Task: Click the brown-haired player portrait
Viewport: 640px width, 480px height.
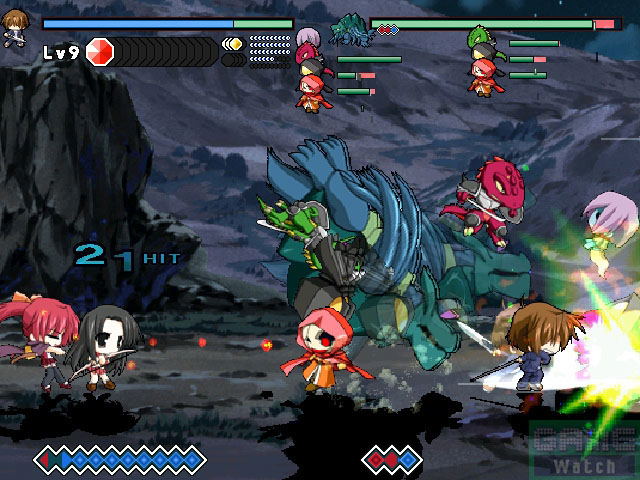Action: click(x=15, y=24)
